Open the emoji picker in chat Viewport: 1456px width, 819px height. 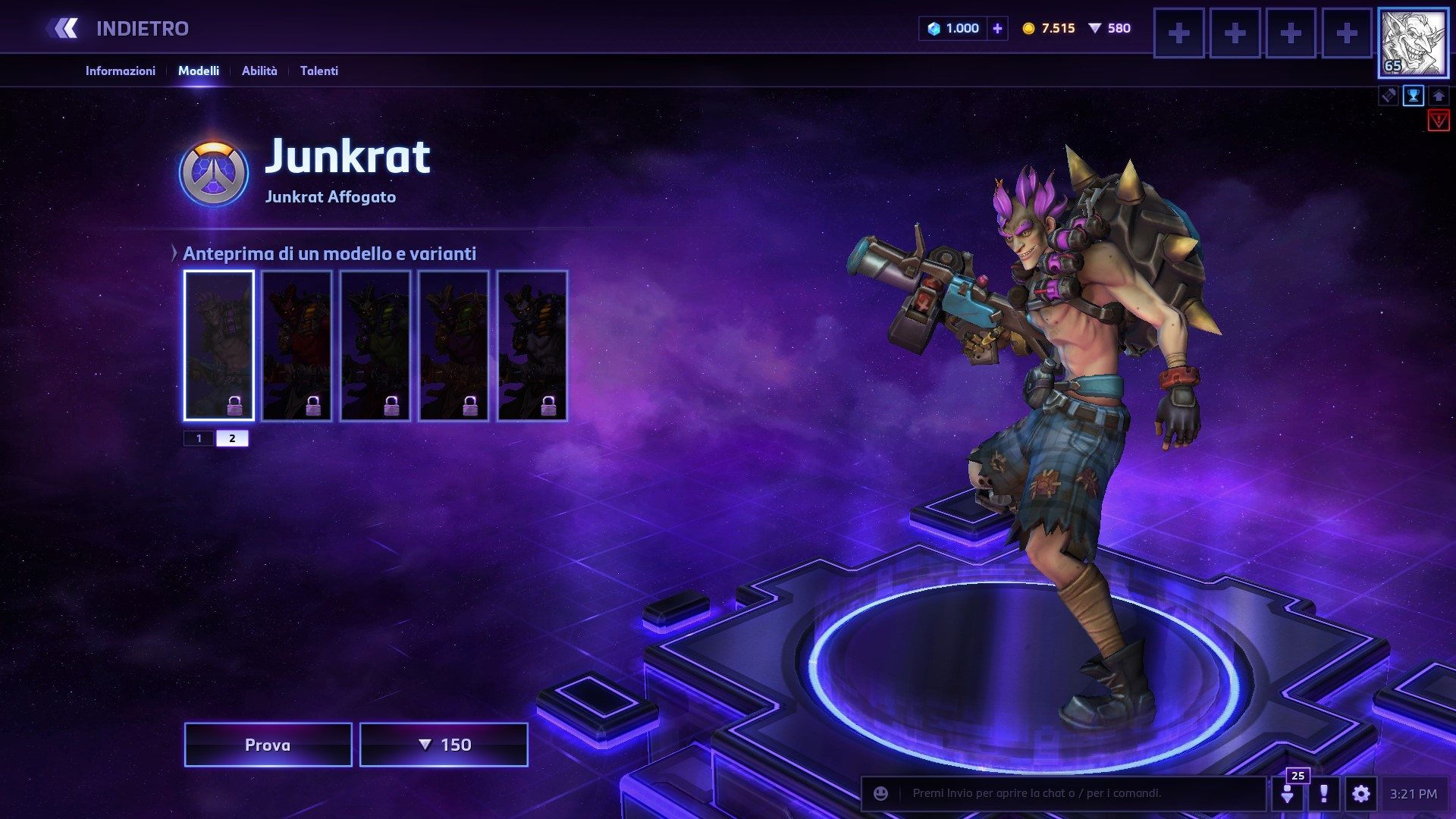pyautogui.click(x=880, y=793)
